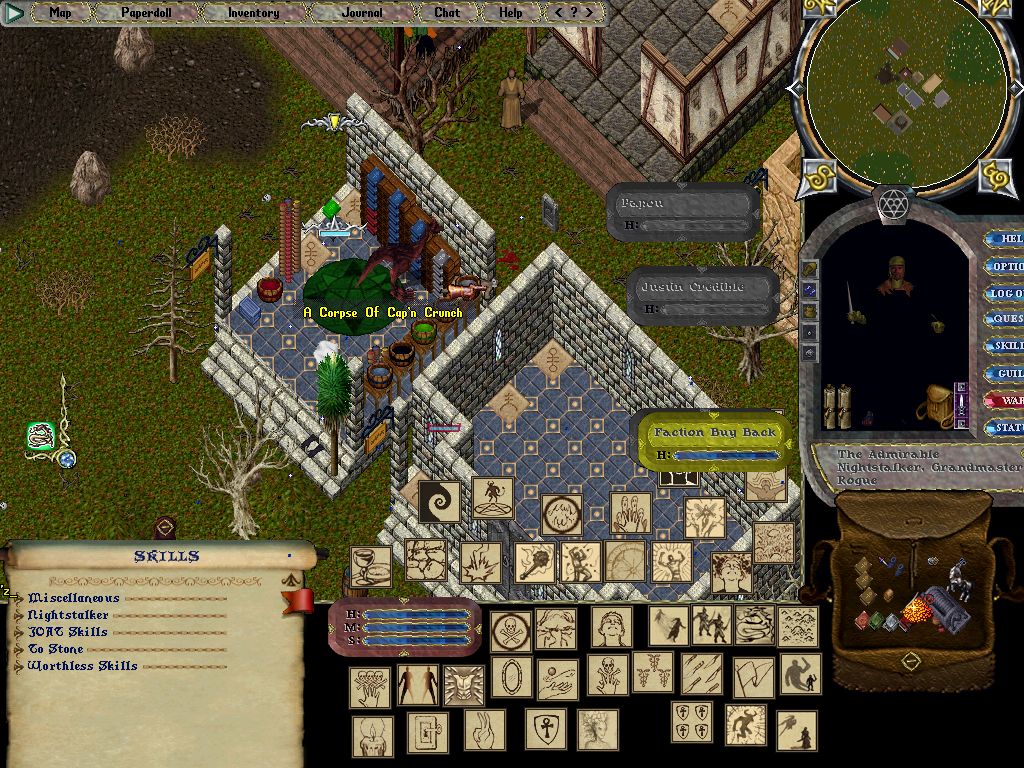Expand the Worthless Skills group
The image size is (1024, 768).
tap(19, 666)
